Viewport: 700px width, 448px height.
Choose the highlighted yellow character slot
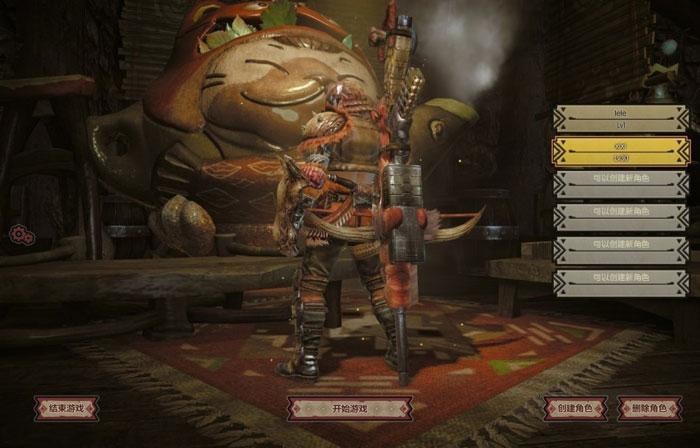pos(620,151)
